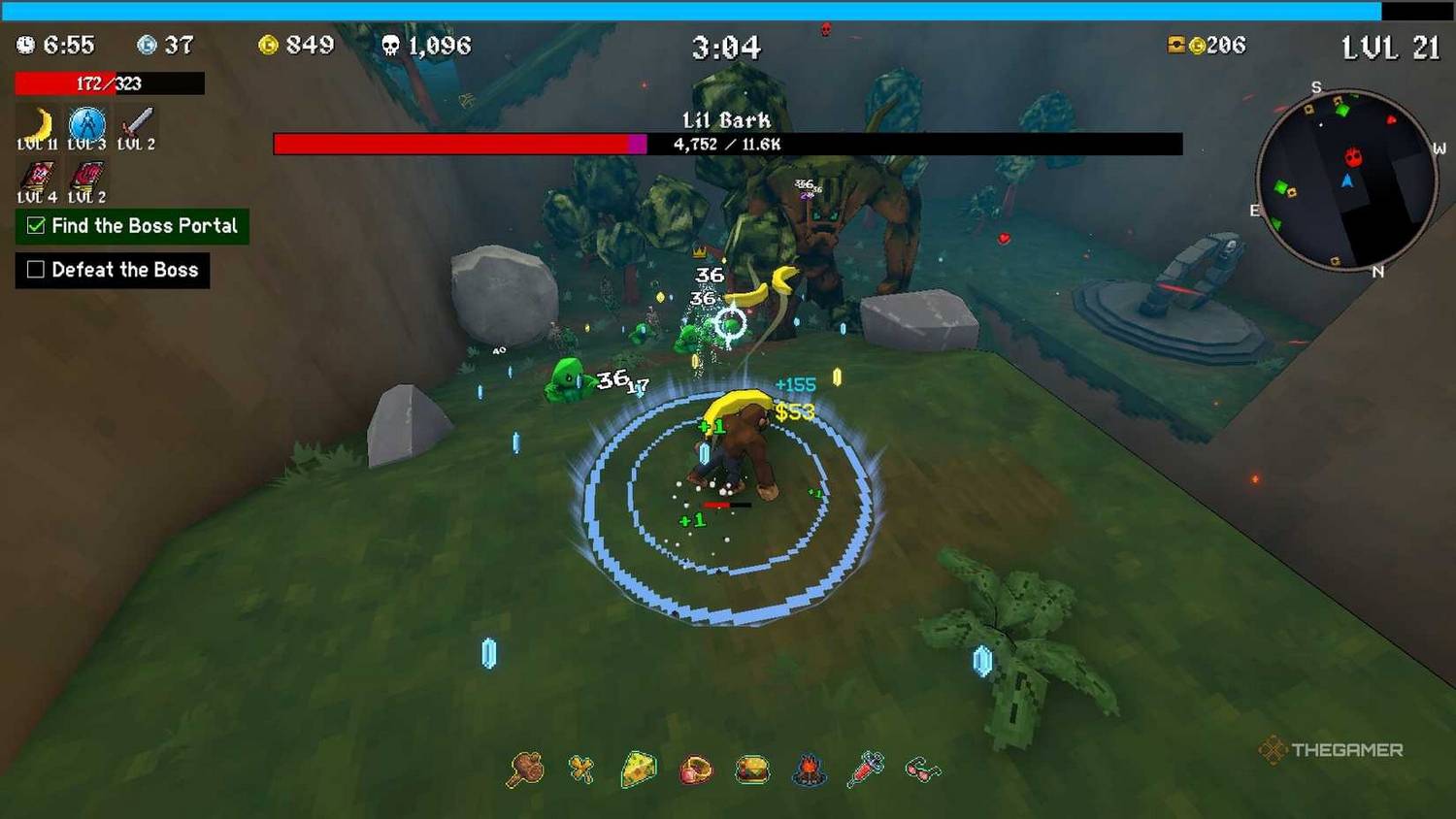
Task: Select the golden crossed bones item
Action: coord(581,770)
